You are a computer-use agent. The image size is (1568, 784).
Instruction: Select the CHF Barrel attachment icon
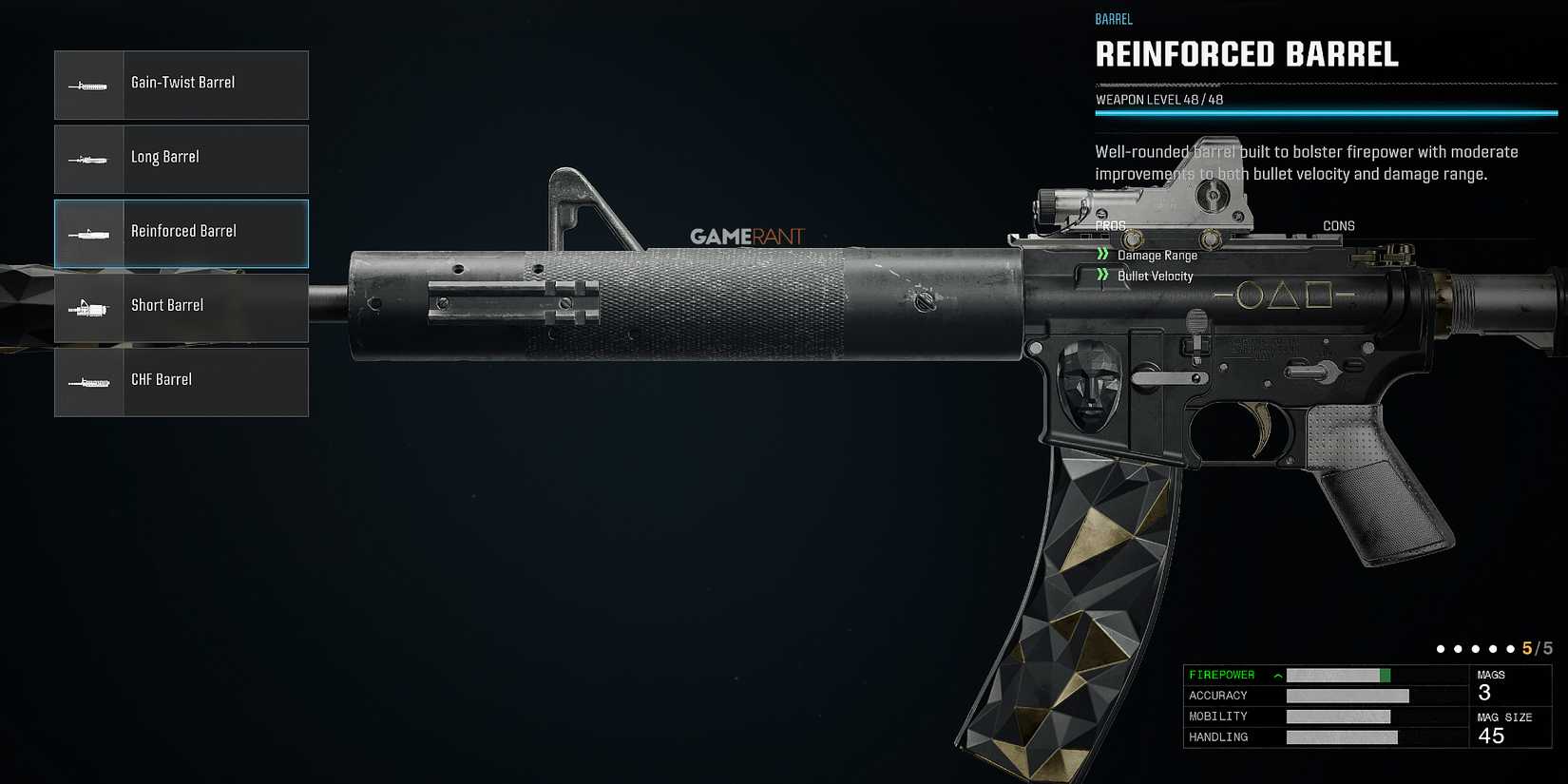(x=89, y=381)
